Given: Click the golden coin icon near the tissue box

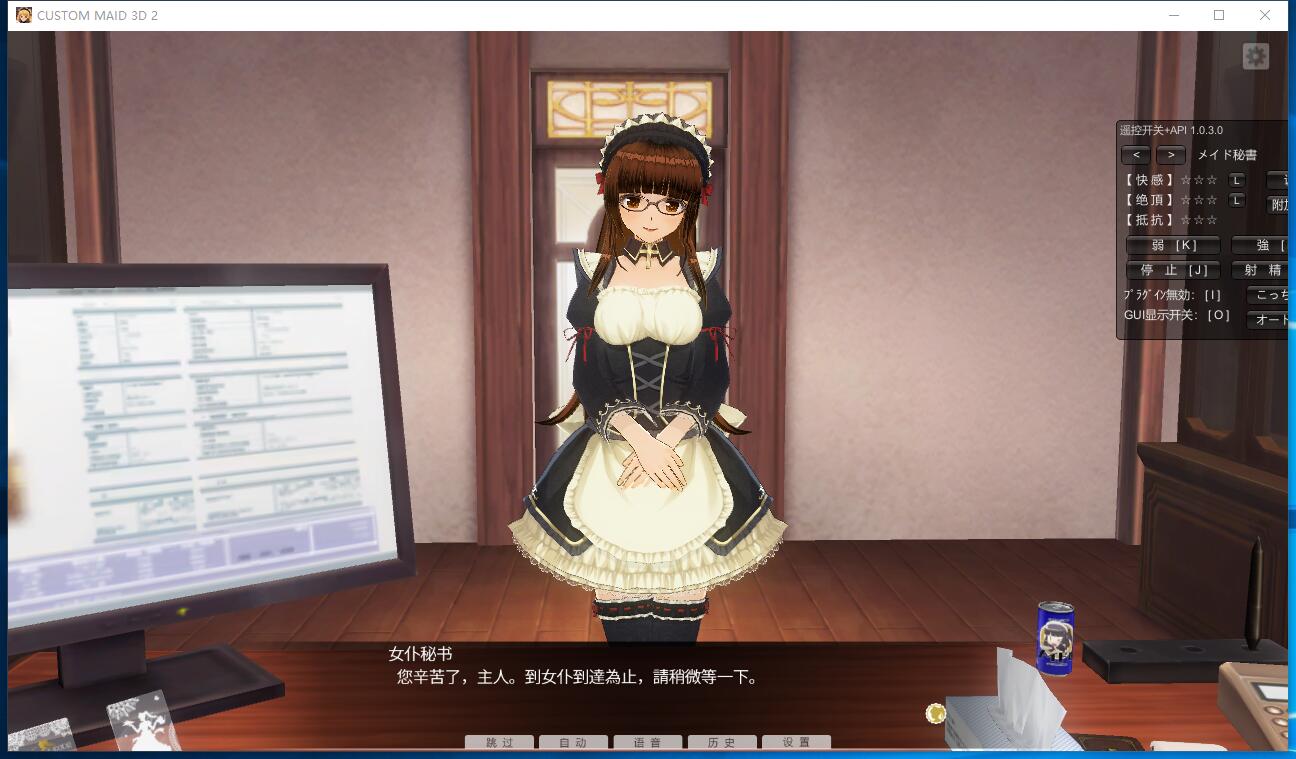Looking at the screenshot, I should (934, 713).
